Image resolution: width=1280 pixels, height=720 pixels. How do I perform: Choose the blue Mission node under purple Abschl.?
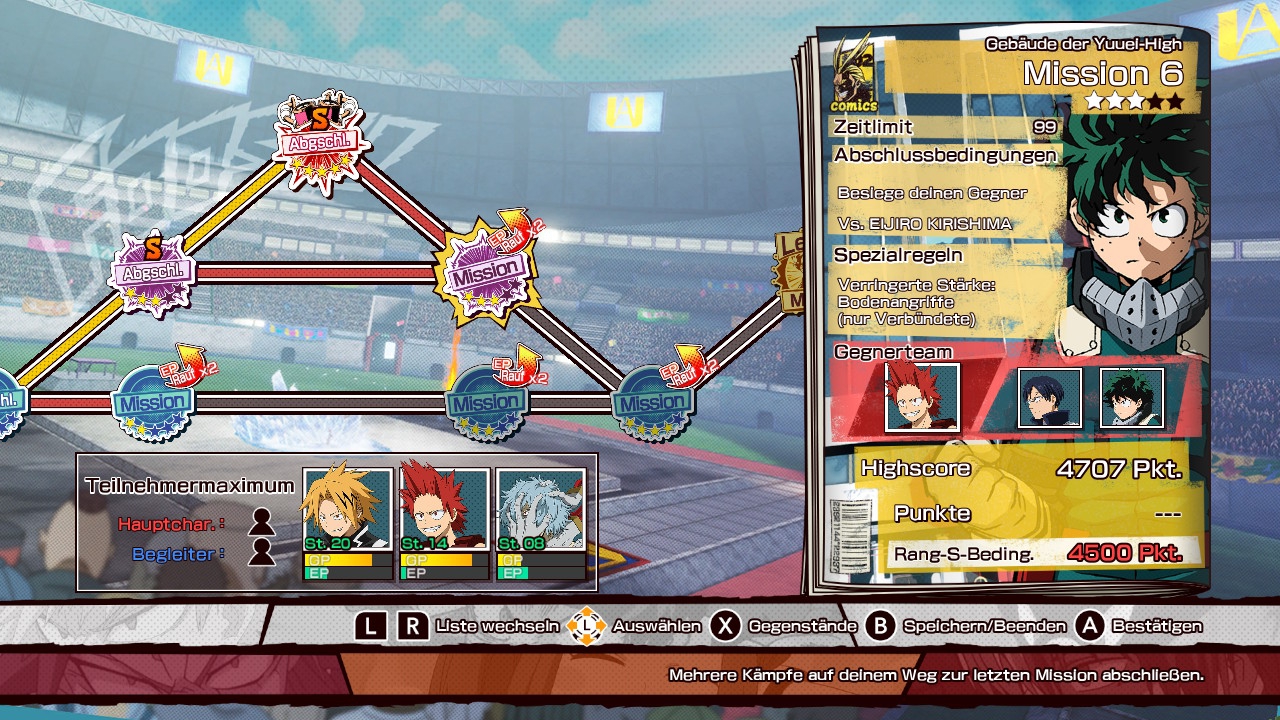tap(152, 404)
